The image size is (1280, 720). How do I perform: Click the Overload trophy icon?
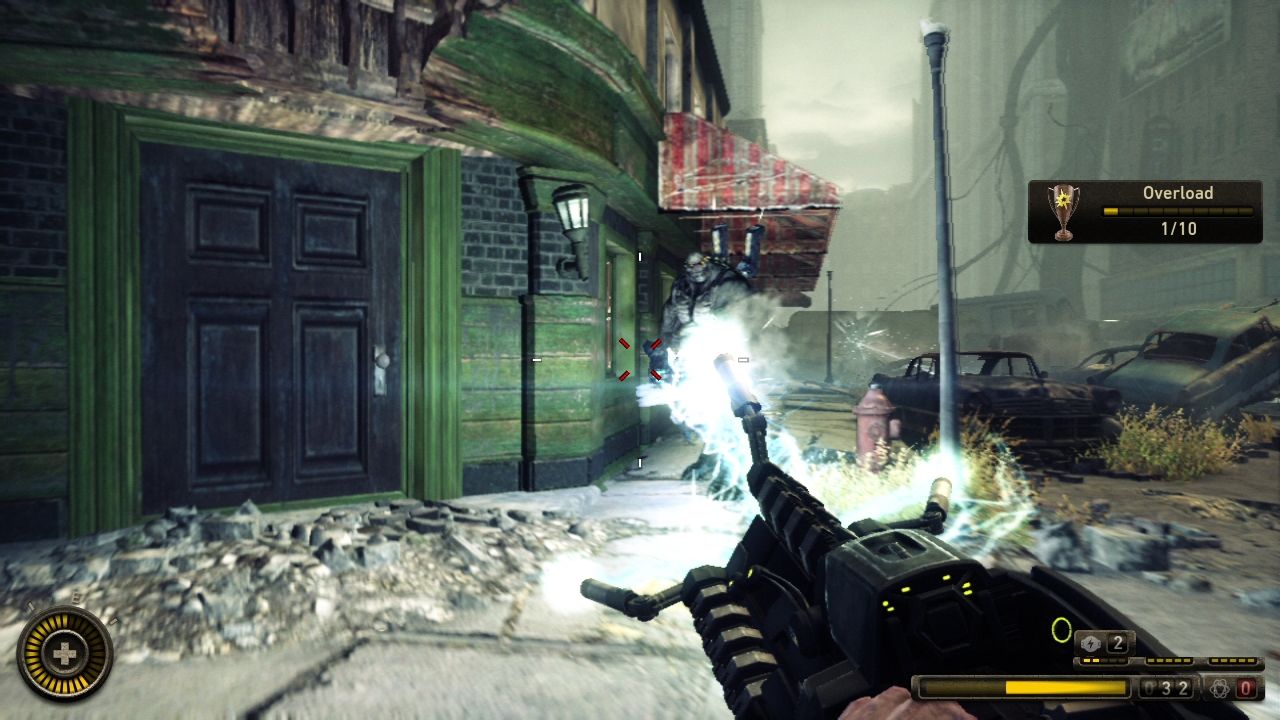pyautogui.click(x=1063, y=211)
